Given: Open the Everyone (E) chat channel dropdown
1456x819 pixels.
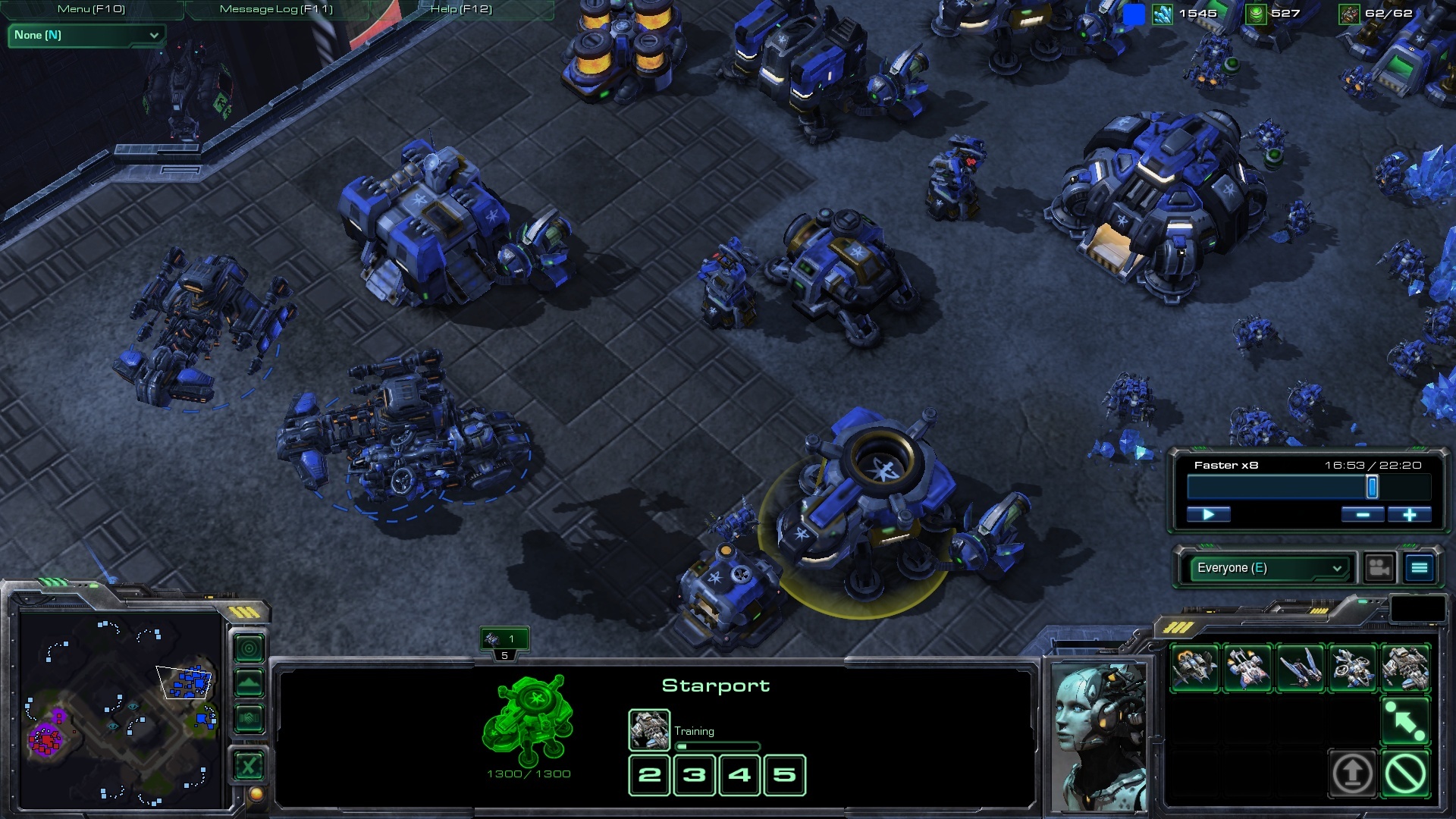Looking at the screenshot, I should [x=1266, y=567].
